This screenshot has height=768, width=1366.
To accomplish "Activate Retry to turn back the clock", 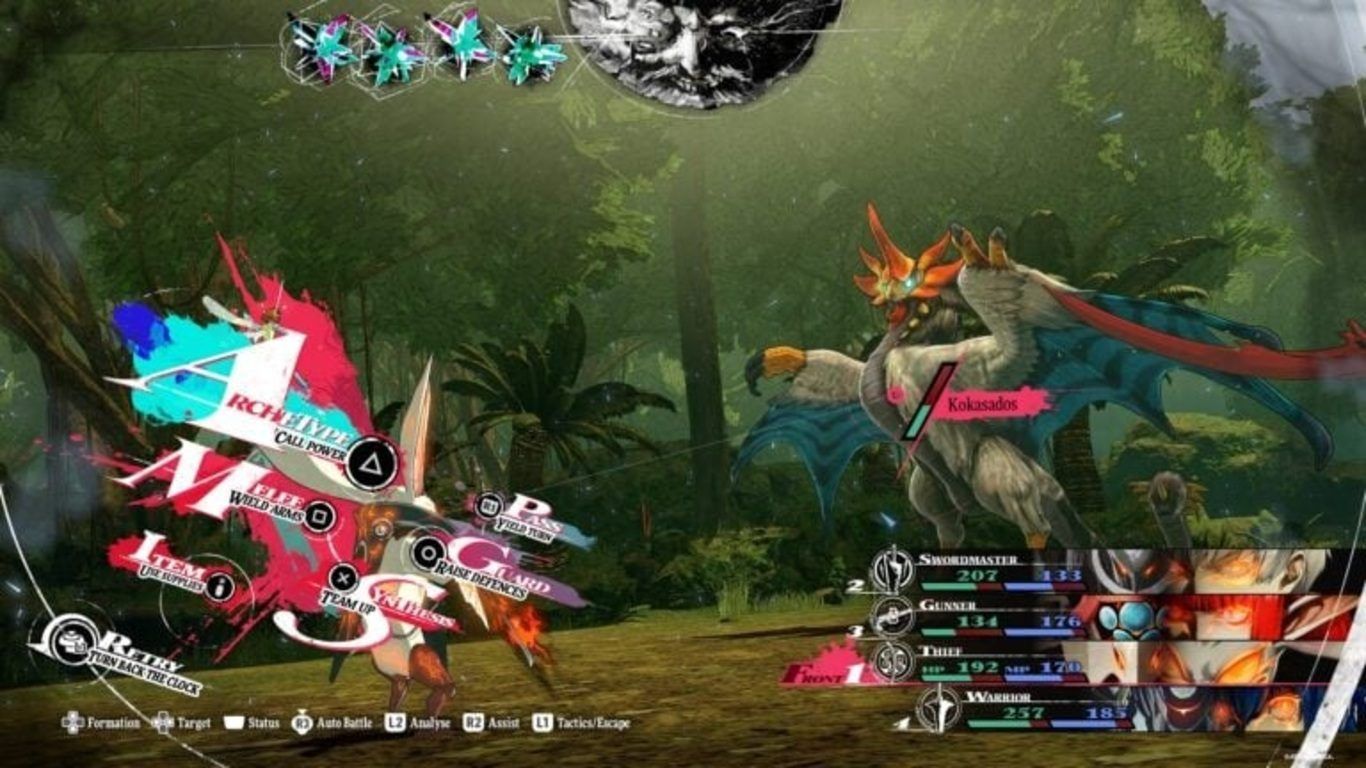I will click(x=74, y=637).
